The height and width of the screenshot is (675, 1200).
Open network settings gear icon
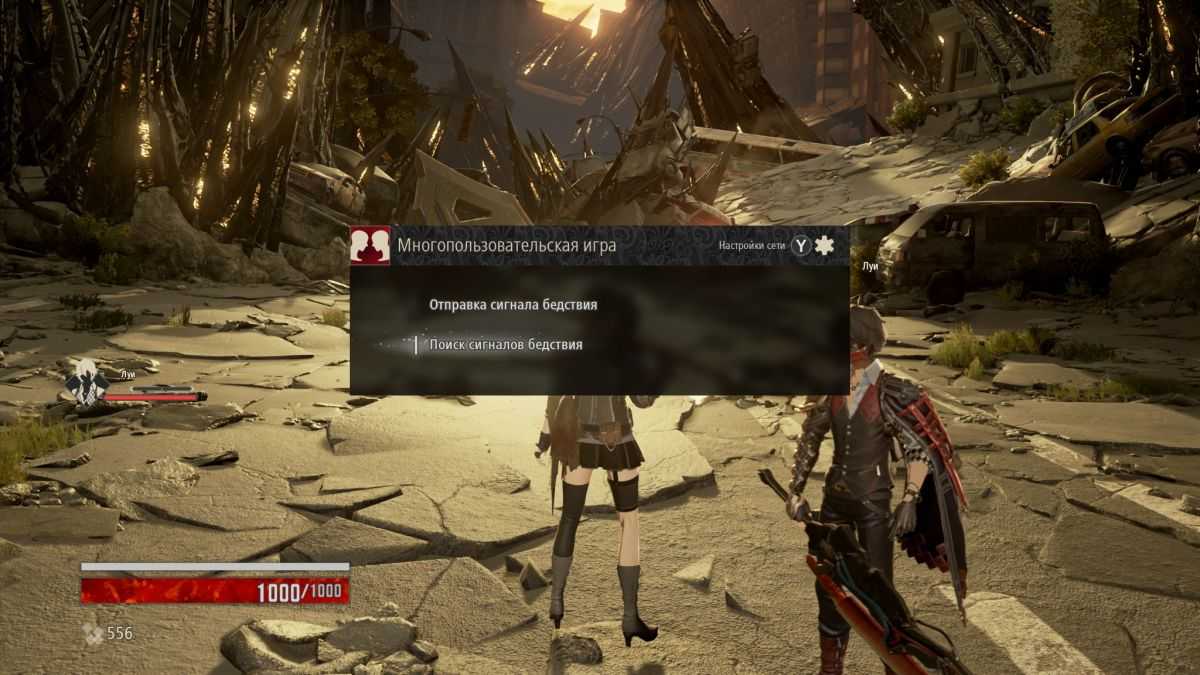tap(824, 246)
